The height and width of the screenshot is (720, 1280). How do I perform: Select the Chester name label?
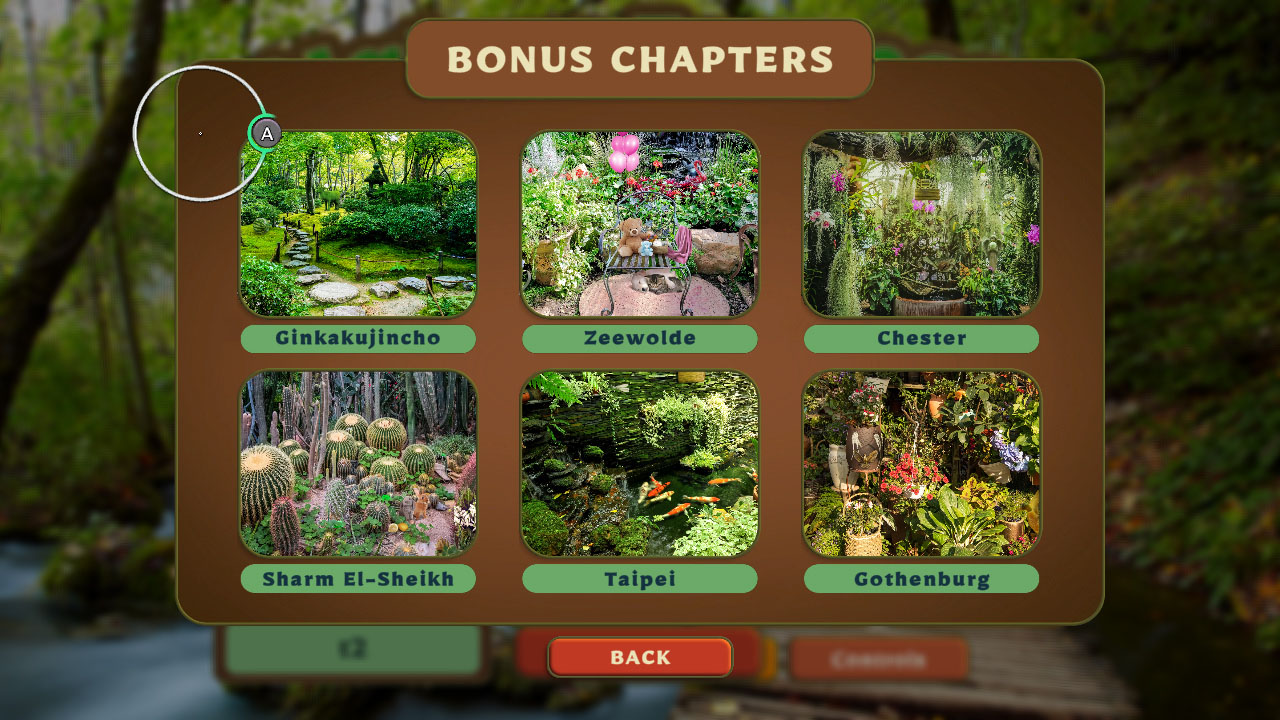point(922,339)
